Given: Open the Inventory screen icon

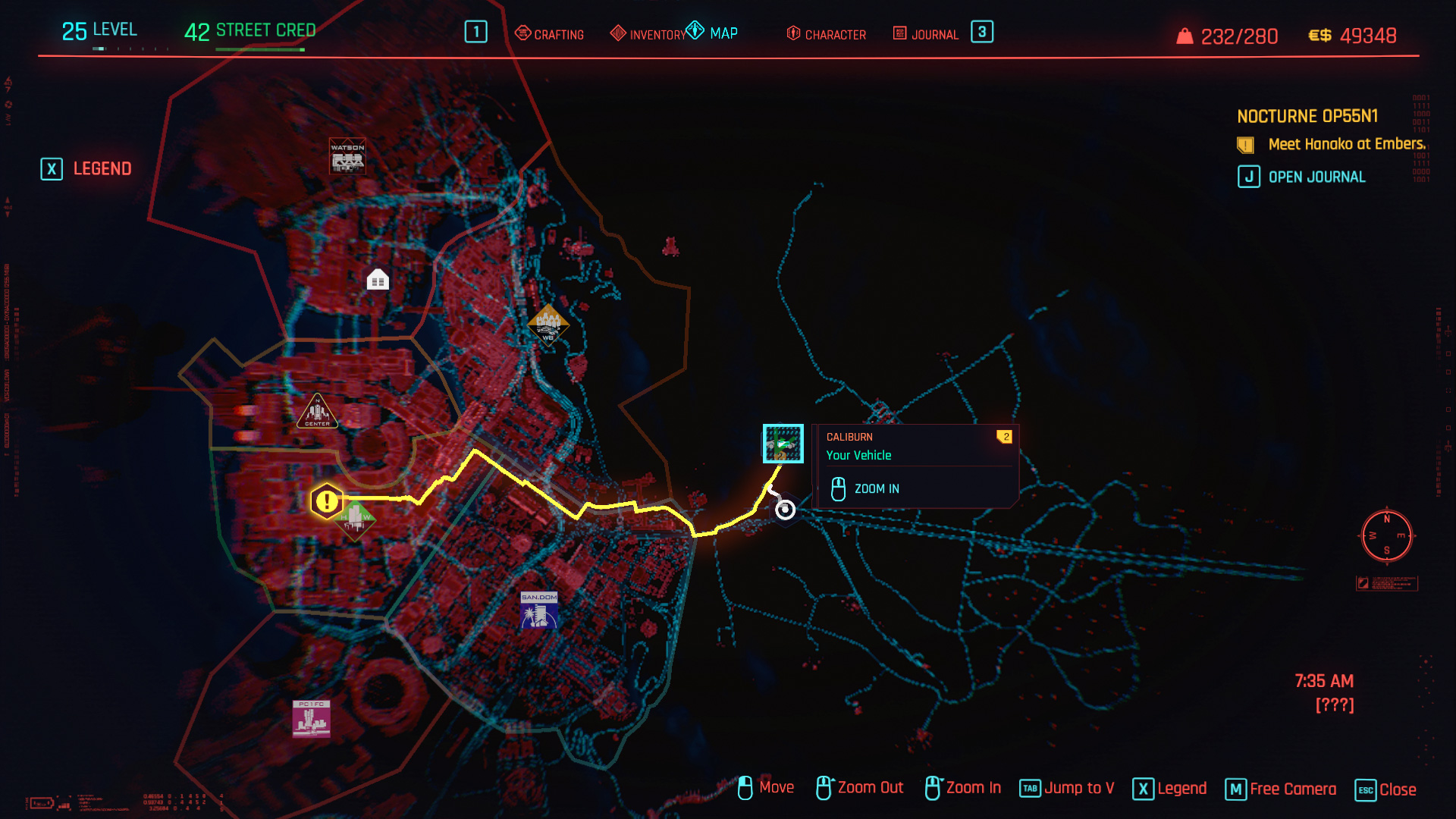Looking at the screenshot, I should [x=618, y=34].
